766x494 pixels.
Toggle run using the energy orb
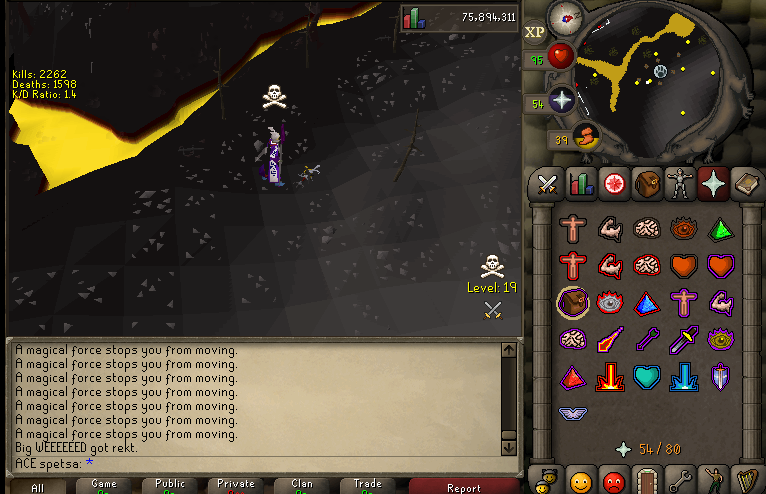(x=584, y=138)
